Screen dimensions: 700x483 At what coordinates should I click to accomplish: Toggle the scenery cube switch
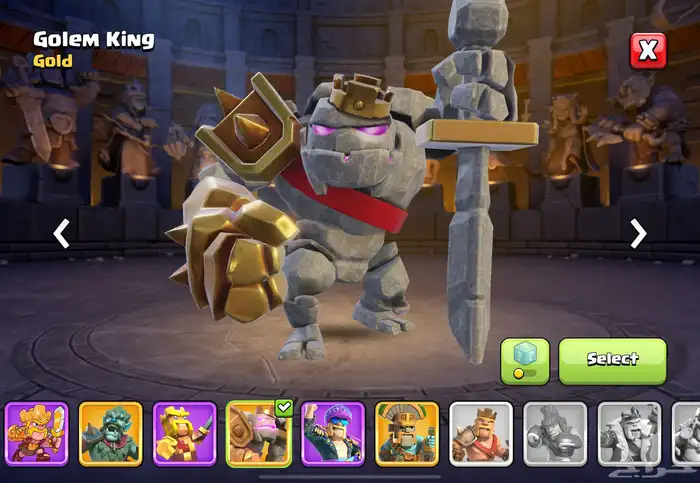(525, 360)
